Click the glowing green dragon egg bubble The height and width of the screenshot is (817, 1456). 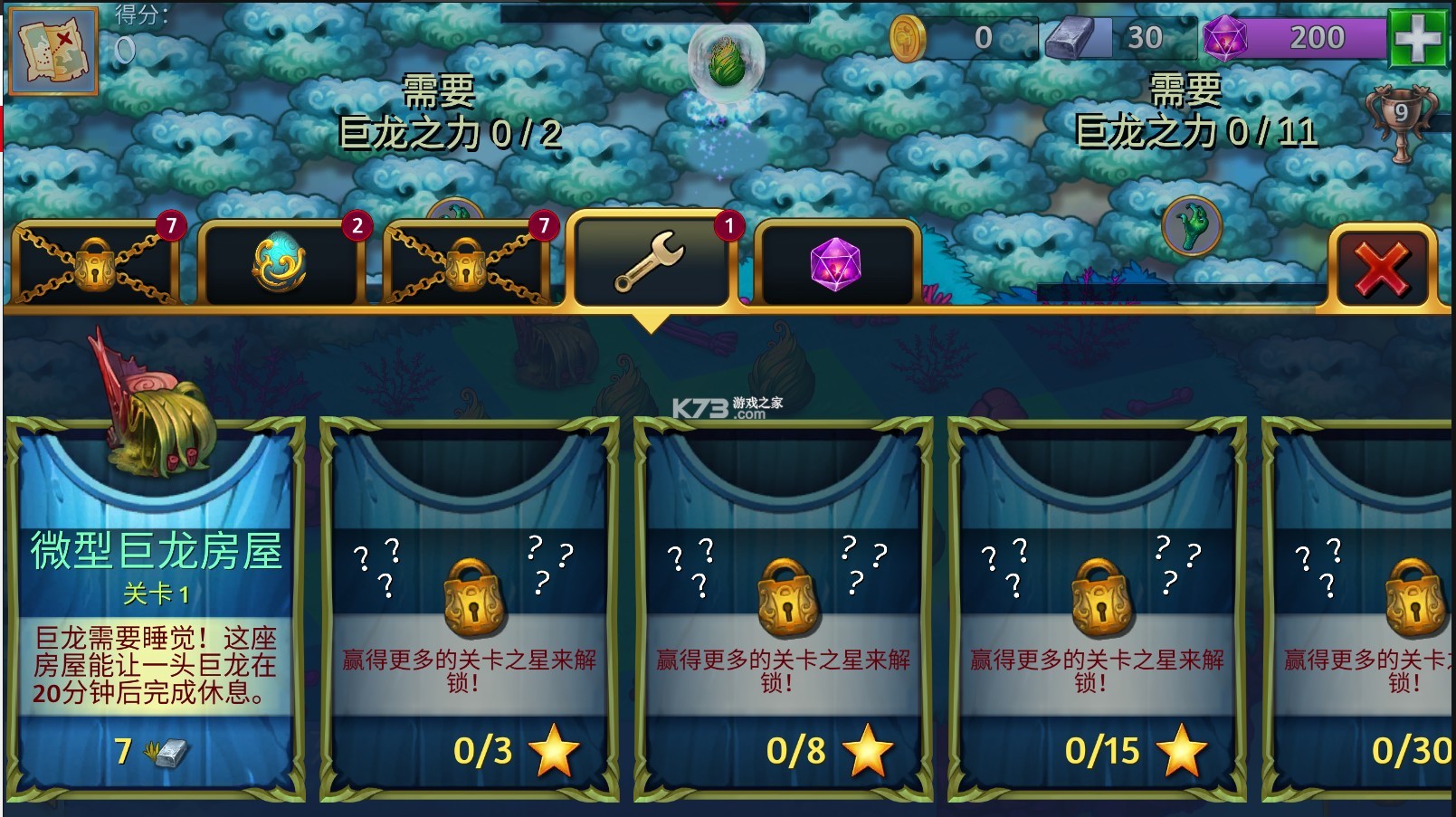(724, 61)
